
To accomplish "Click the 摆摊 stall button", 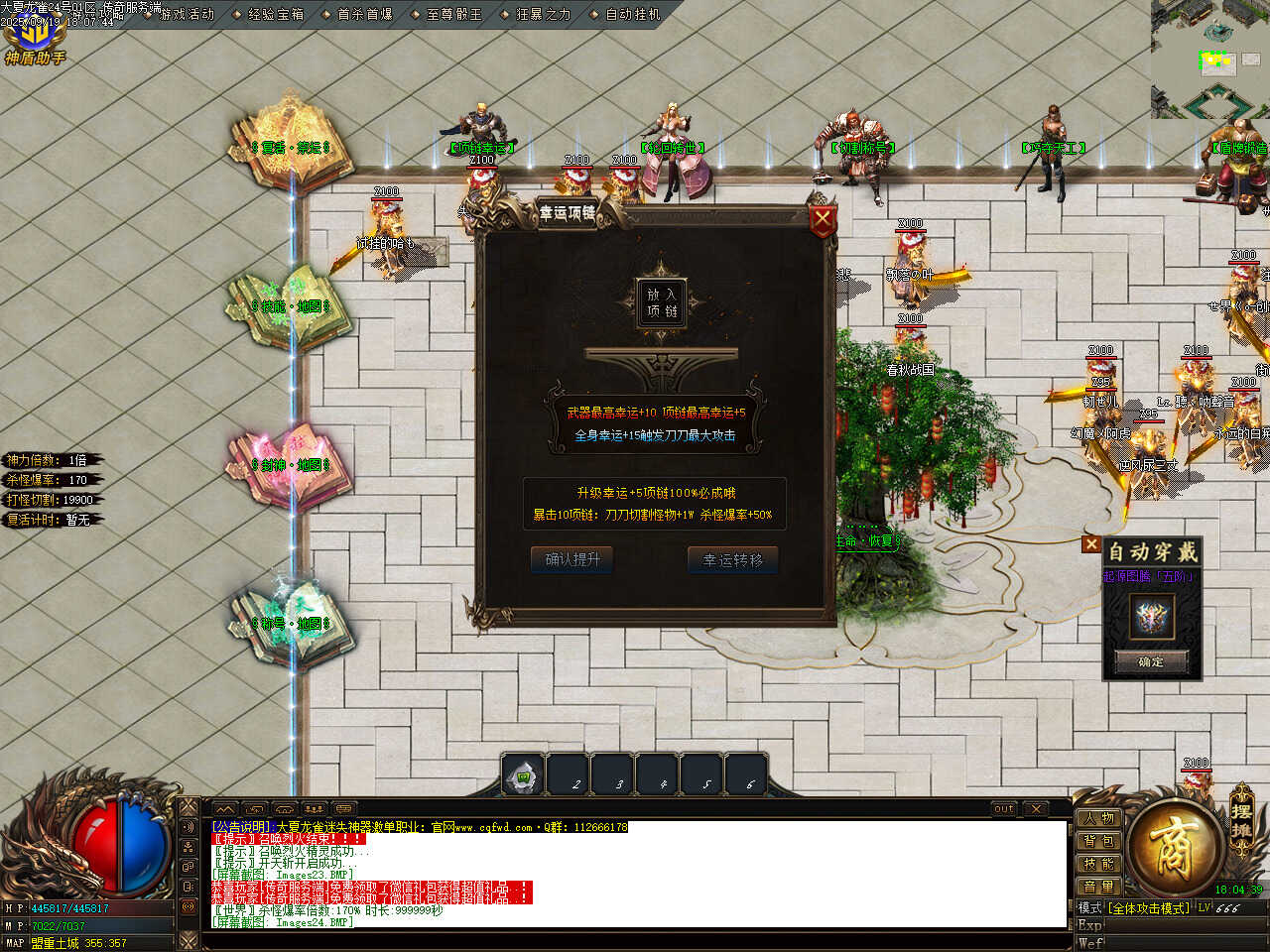I will point(1241,820).
